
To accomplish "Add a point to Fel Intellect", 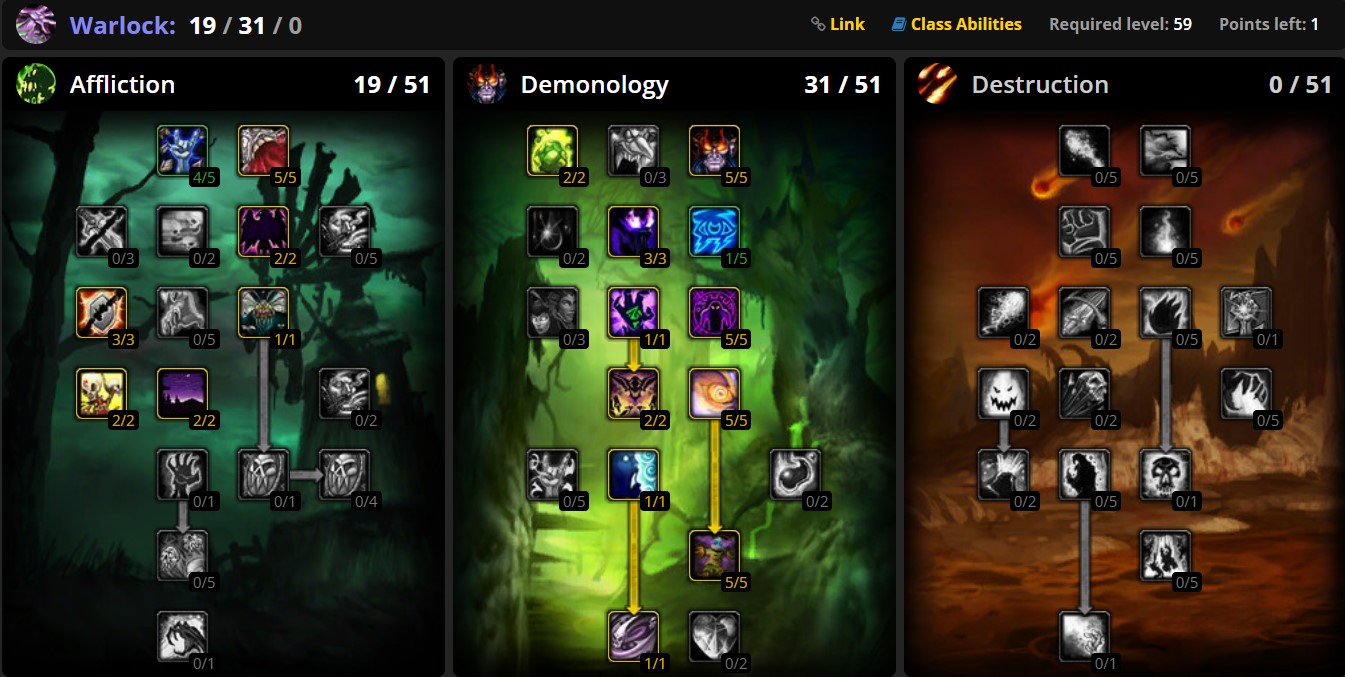I will point(714,231).
